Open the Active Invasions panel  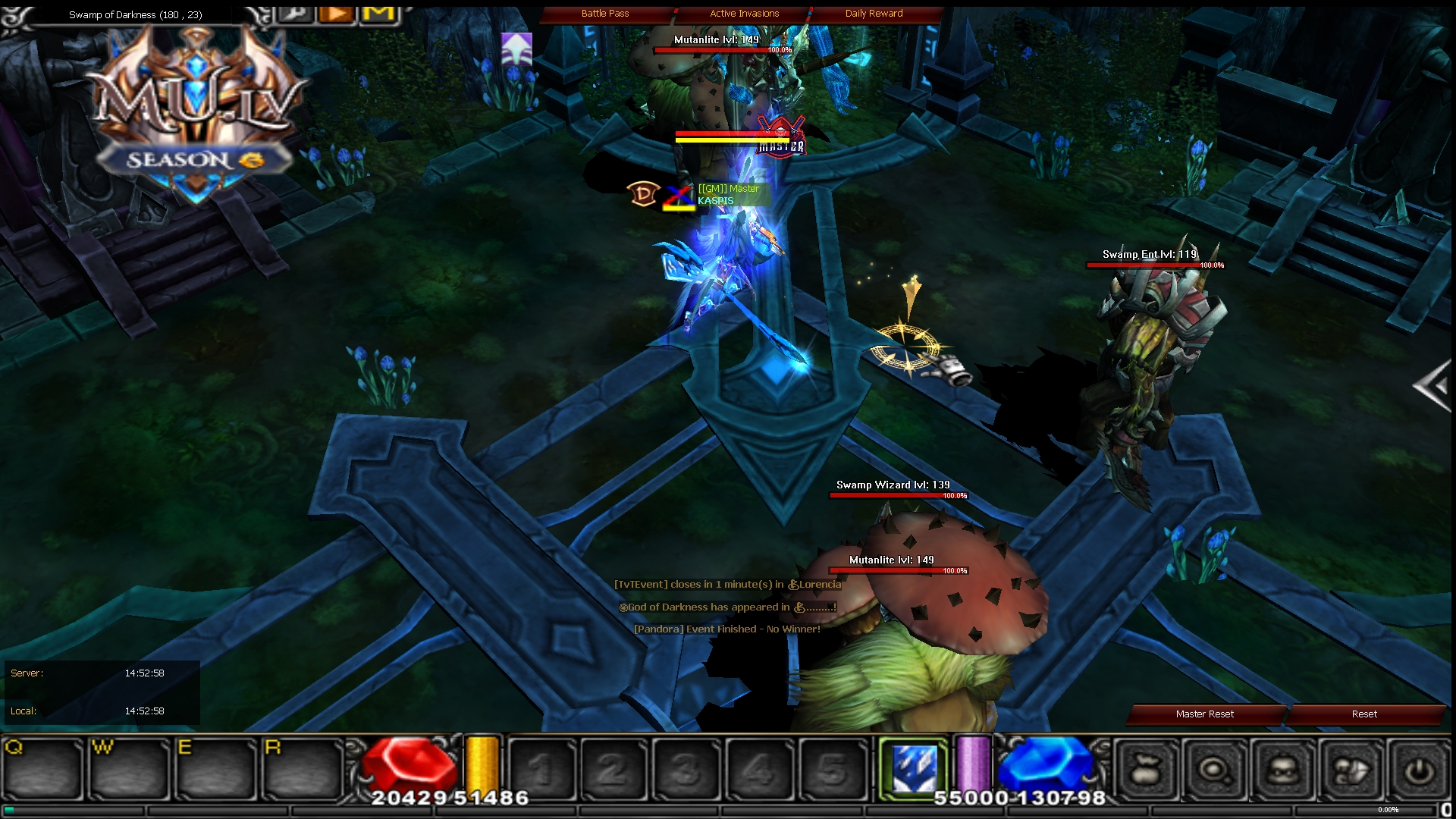(743, 13)
